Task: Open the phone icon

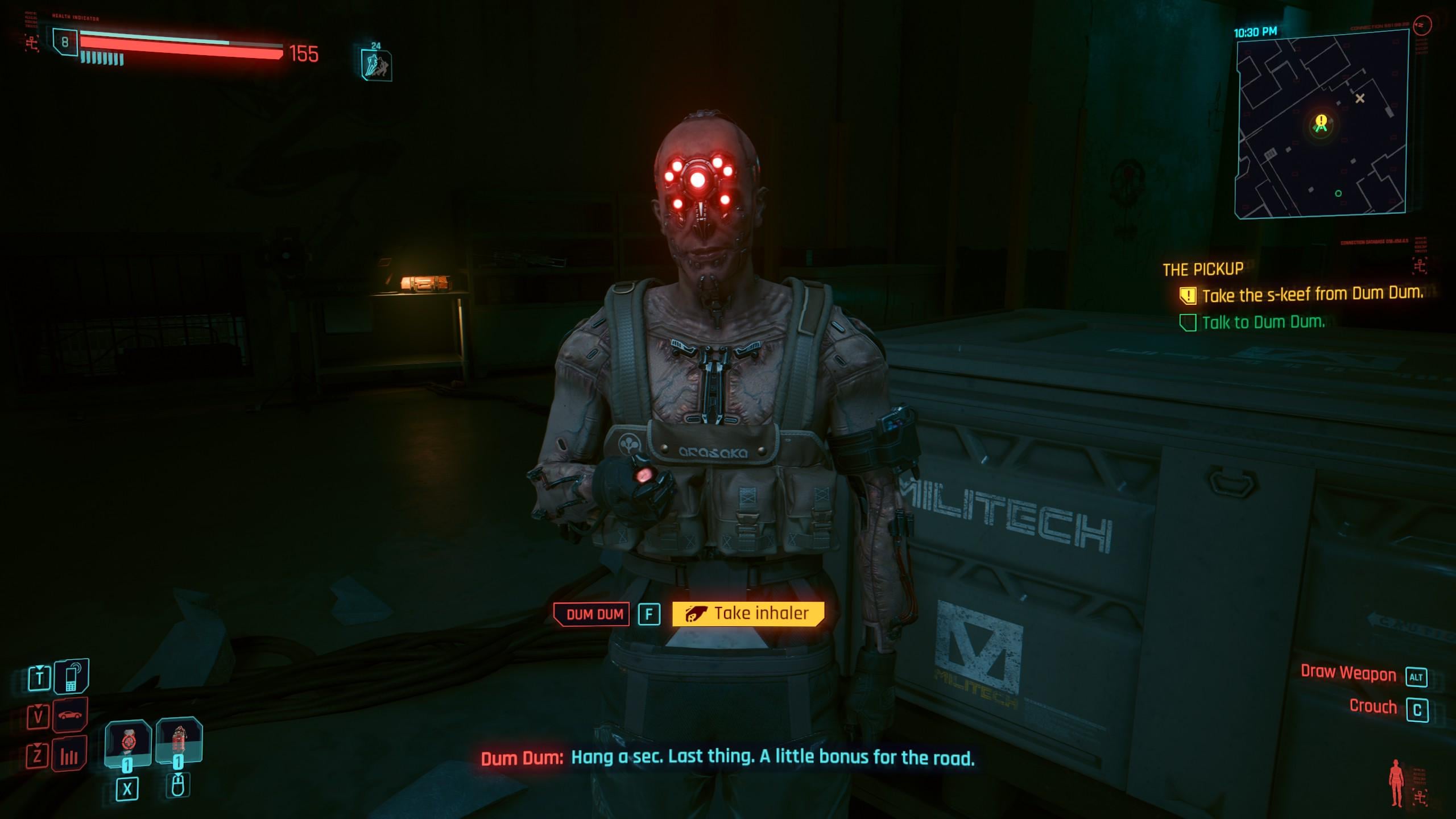Action: [71, 677]
